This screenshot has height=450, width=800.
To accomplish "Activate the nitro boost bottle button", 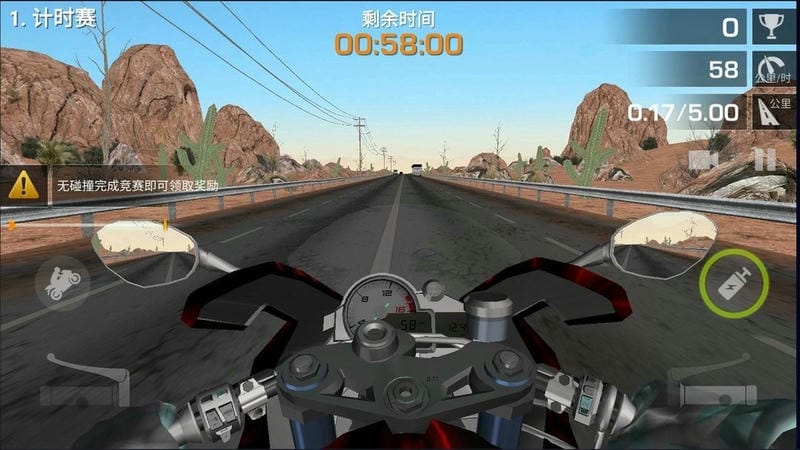I will pos(736,283).
